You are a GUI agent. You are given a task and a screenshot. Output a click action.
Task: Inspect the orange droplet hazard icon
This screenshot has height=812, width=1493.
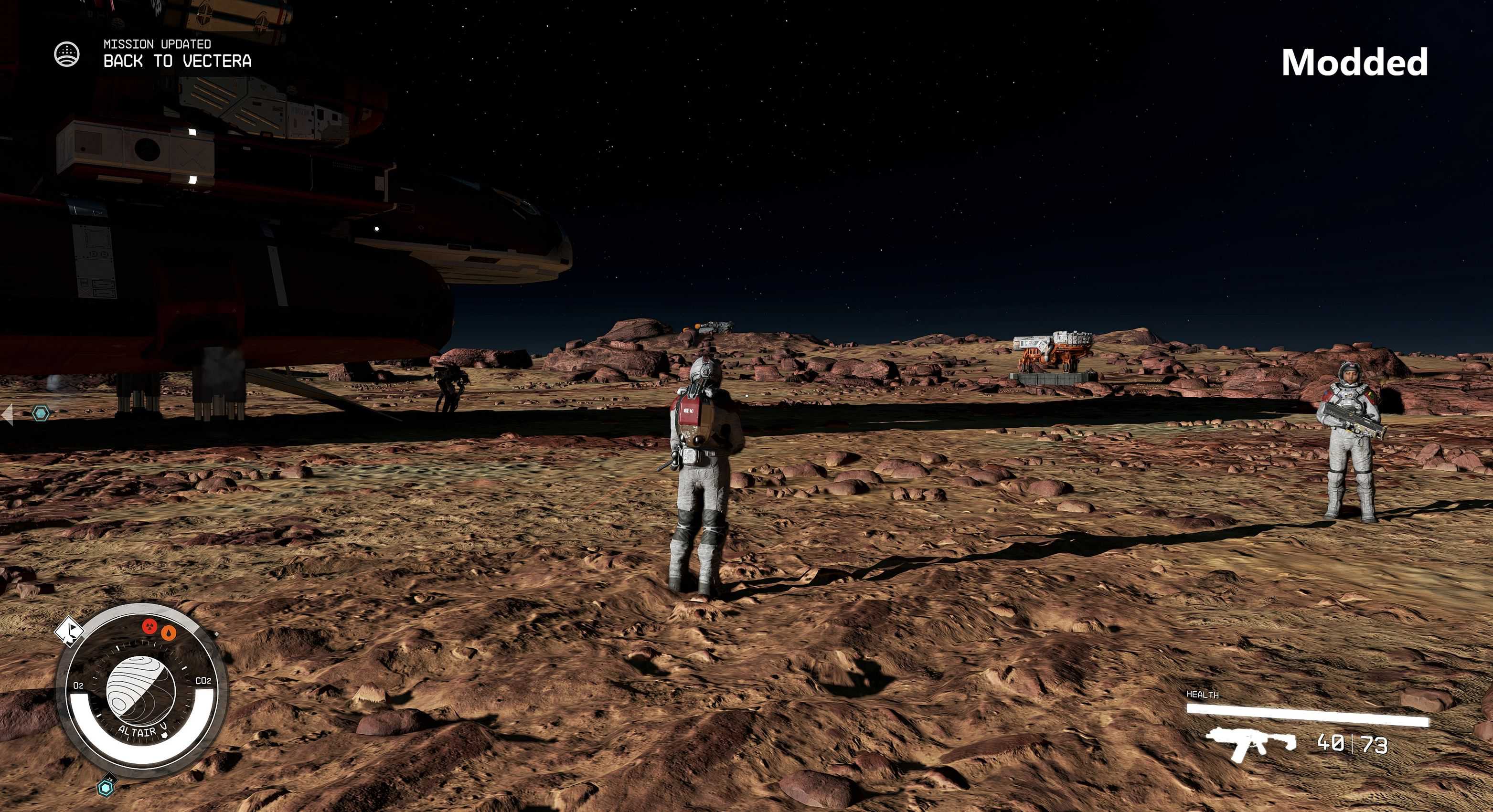point(168,633)
